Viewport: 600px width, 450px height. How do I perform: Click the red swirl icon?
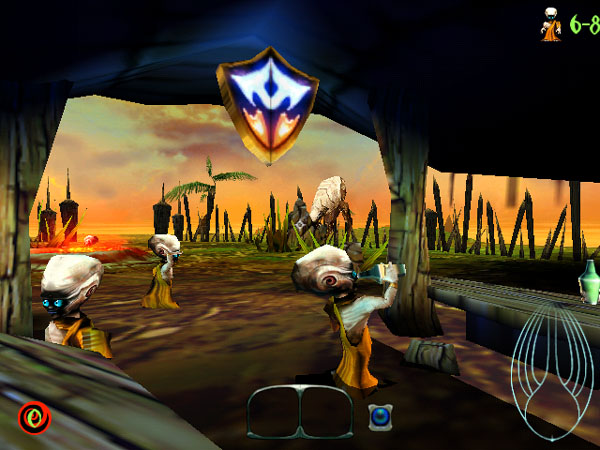[34, 417]
